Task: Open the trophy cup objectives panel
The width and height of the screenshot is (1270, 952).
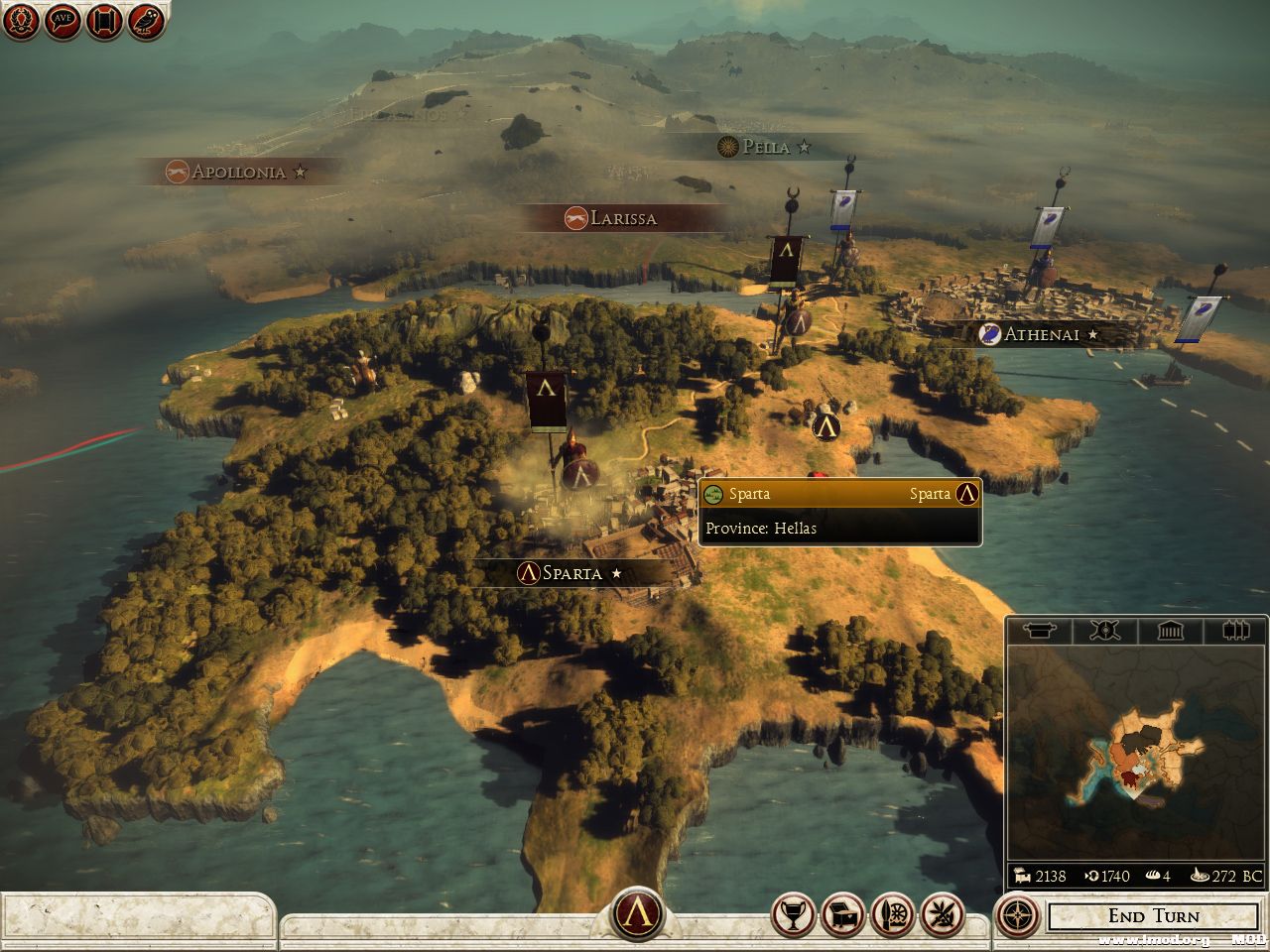Action: click(x=794, y=915)
